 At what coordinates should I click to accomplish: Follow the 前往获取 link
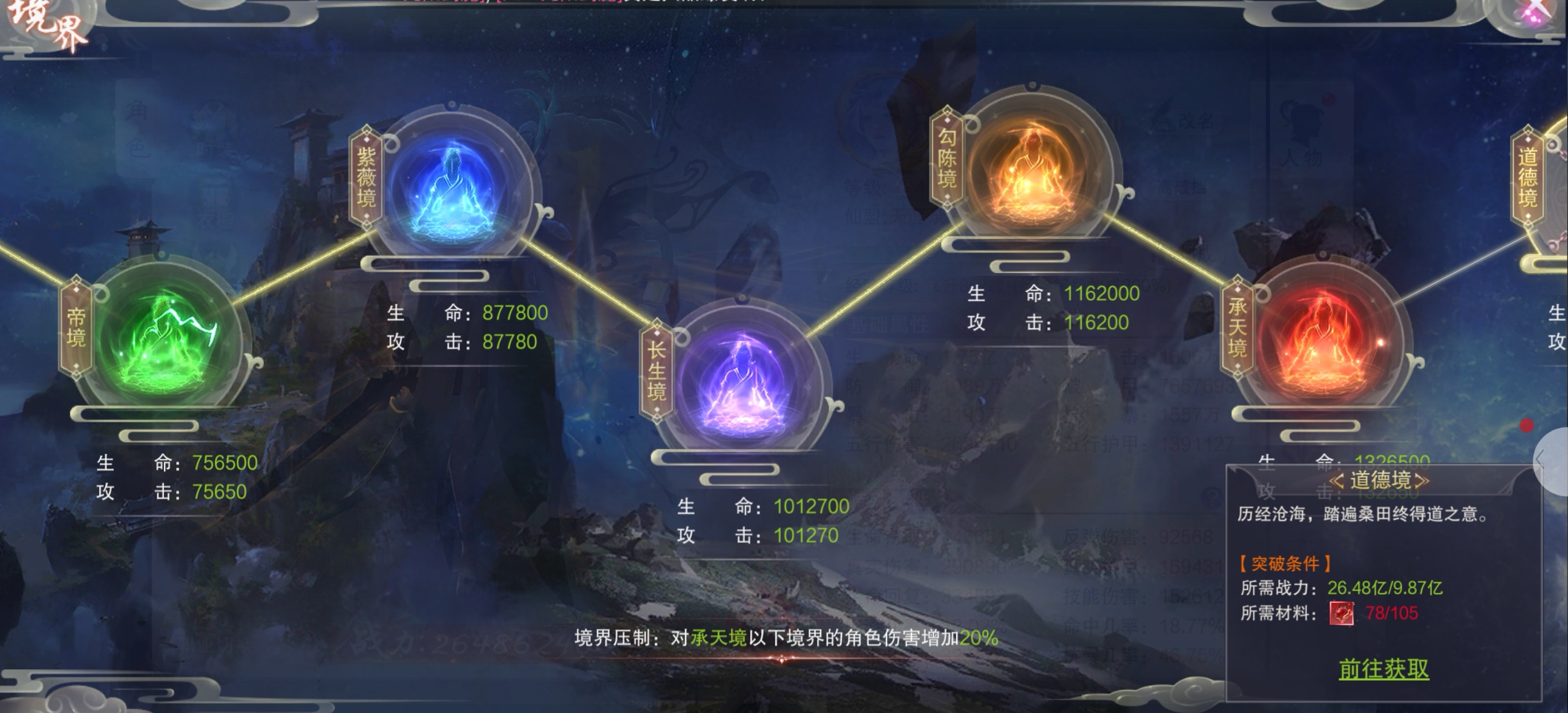(1383, 669)
